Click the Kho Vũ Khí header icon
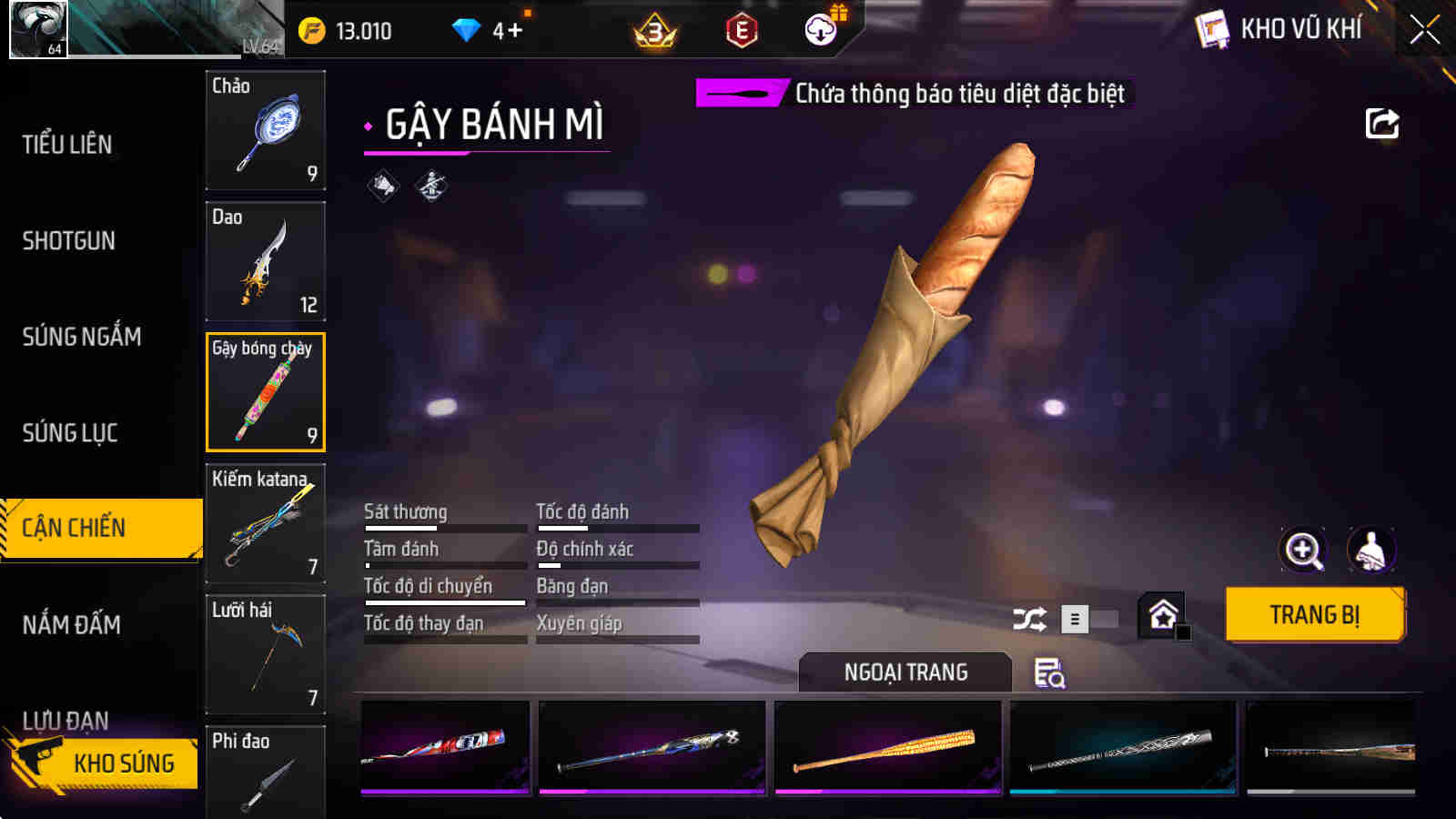 click(1210, 28)
